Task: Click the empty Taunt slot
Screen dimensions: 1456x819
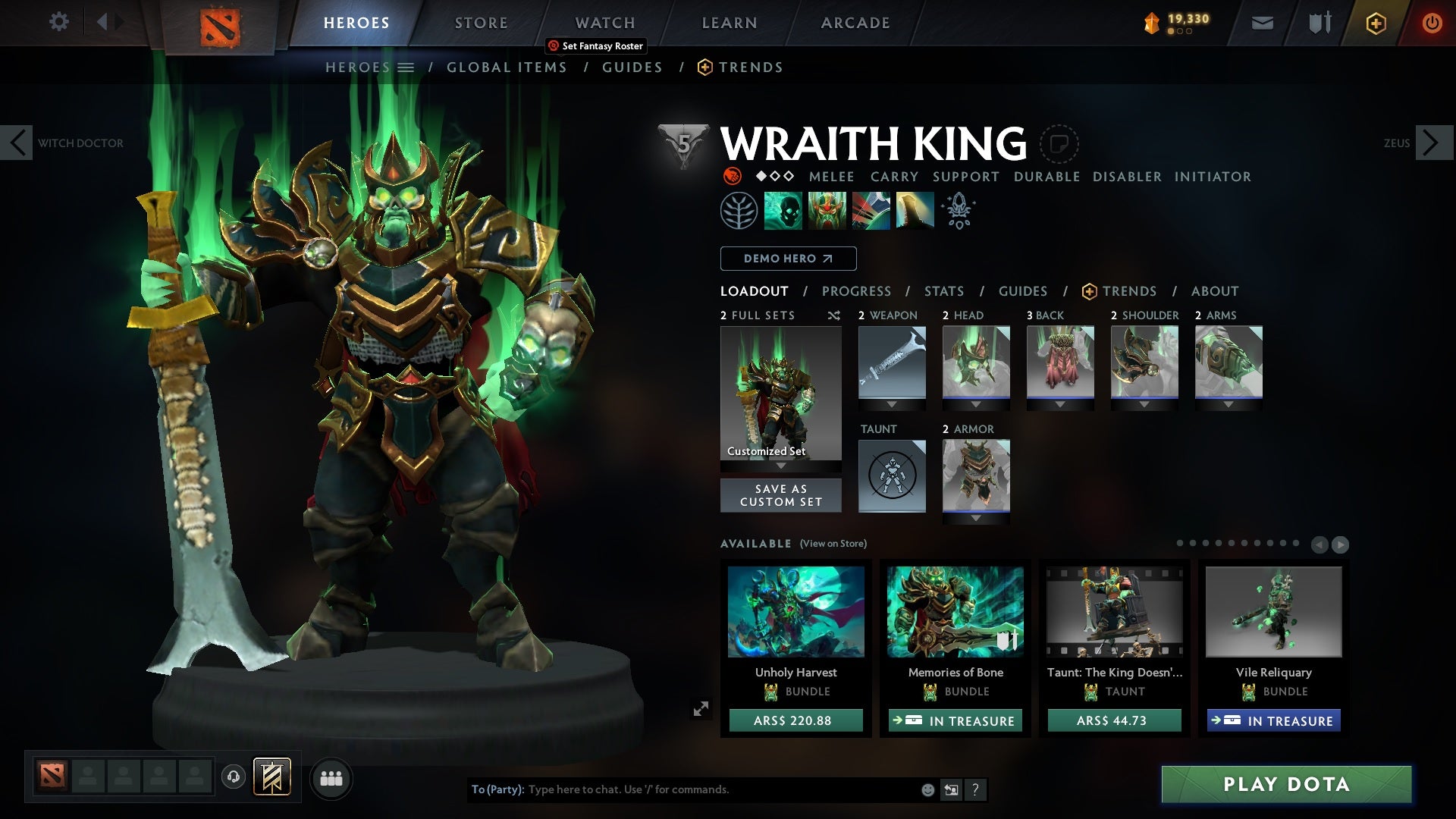Action: pyautogui.click(x=892, y=476)
